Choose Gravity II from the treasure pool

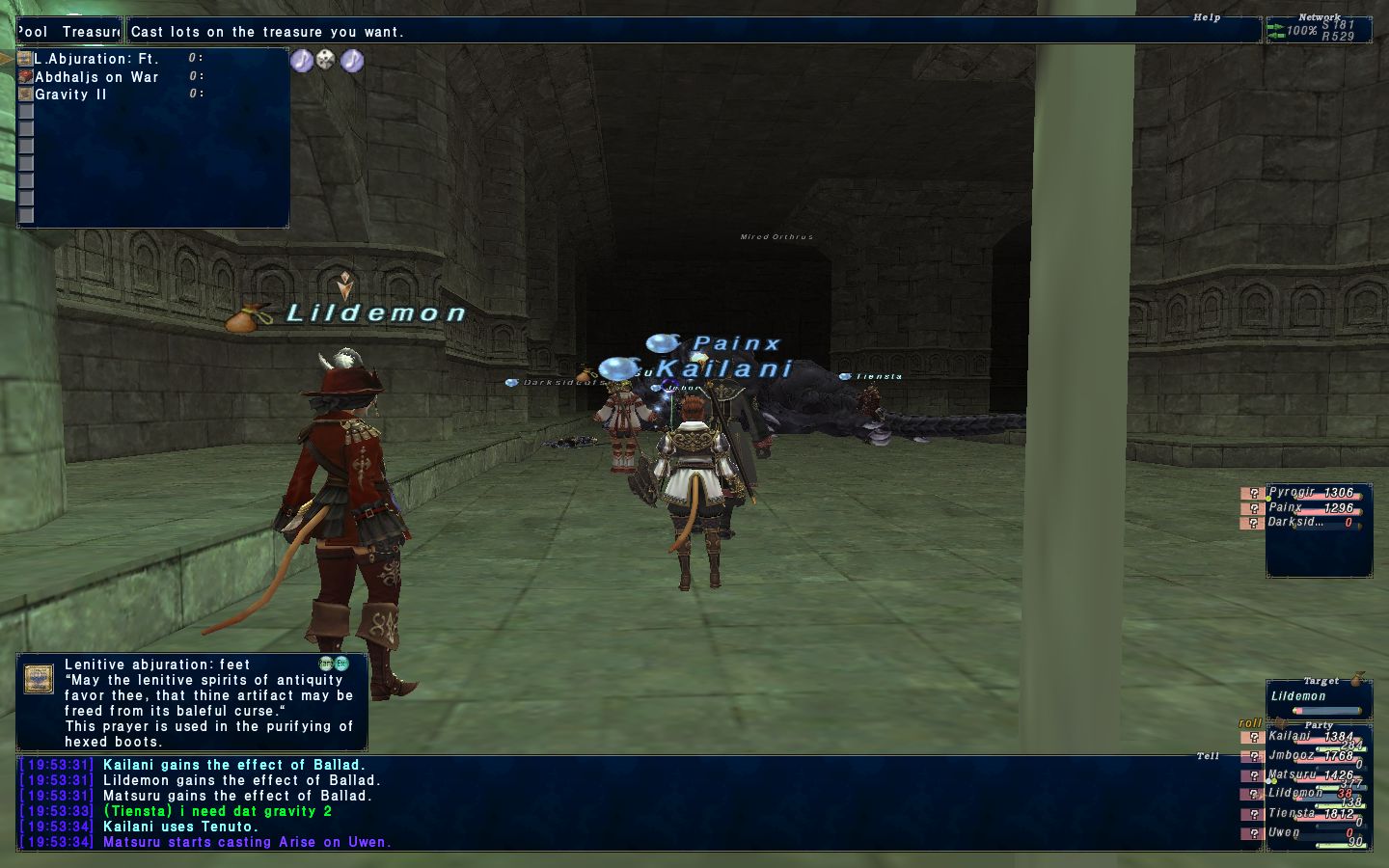tap(71, 95)
